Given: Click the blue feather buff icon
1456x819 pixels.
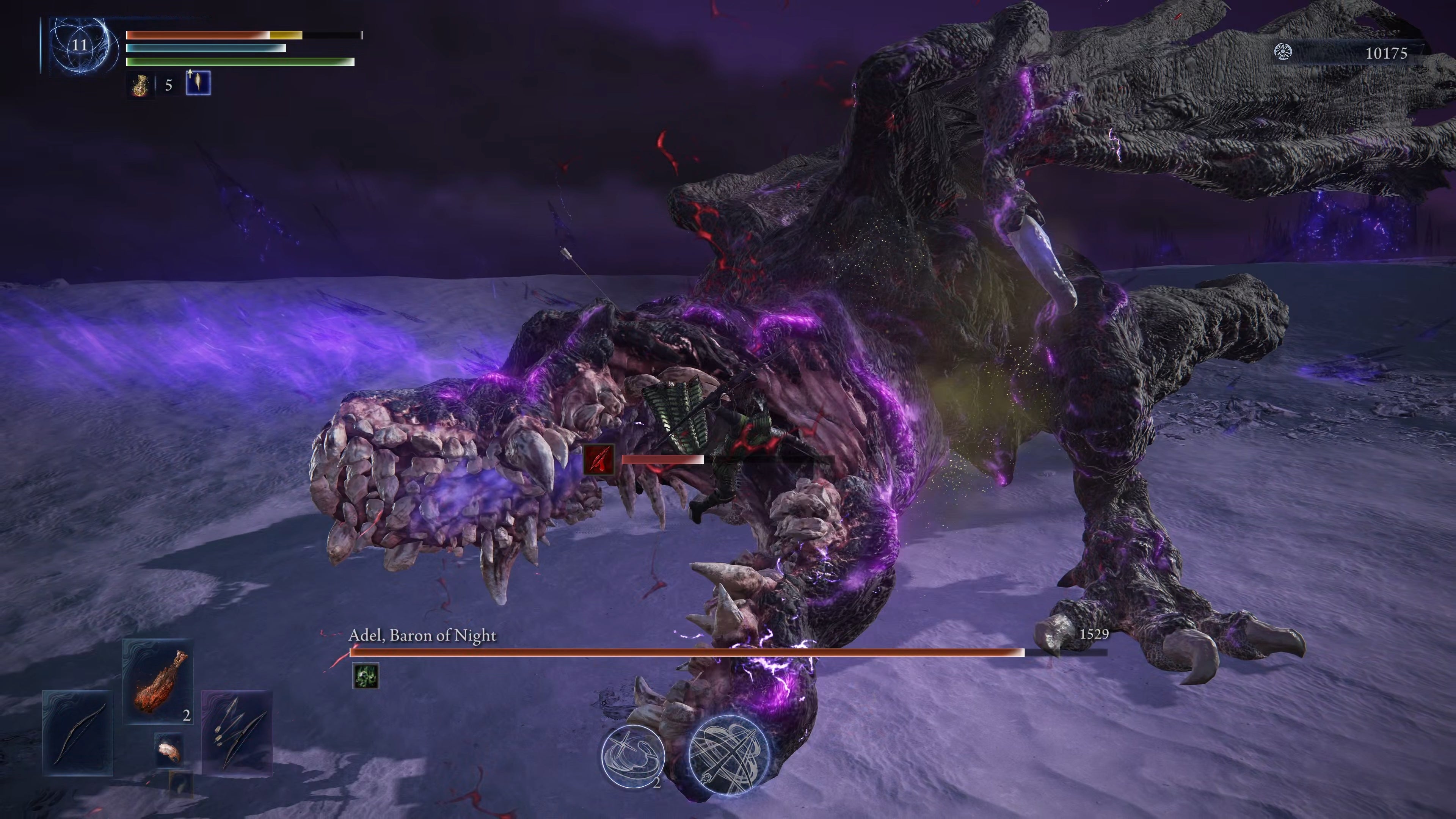Looking at the screenshot, I should pos(198,83).
